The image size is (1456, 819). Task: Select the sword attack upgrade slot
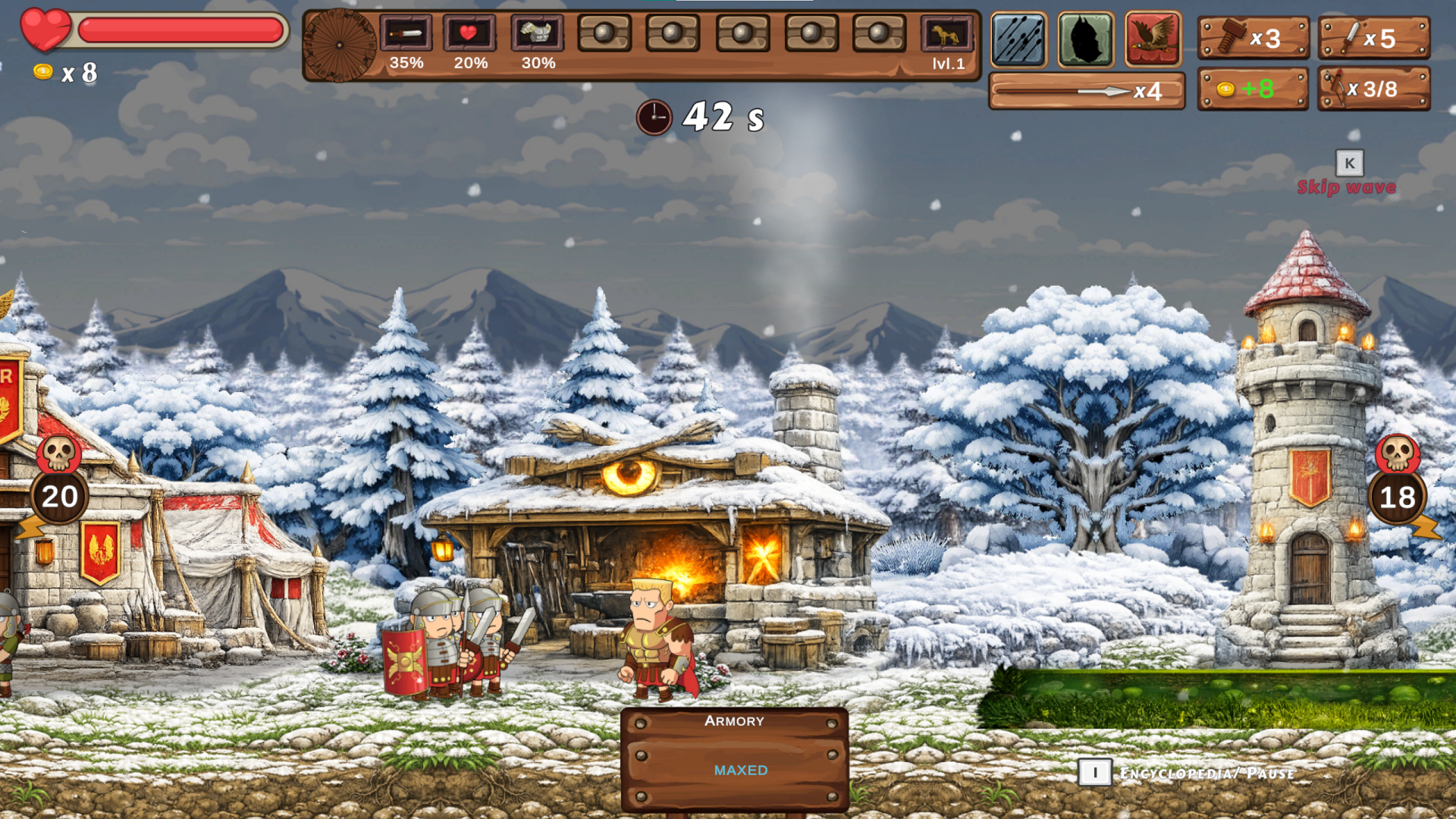pyautogui.click(x=406, y=34)
